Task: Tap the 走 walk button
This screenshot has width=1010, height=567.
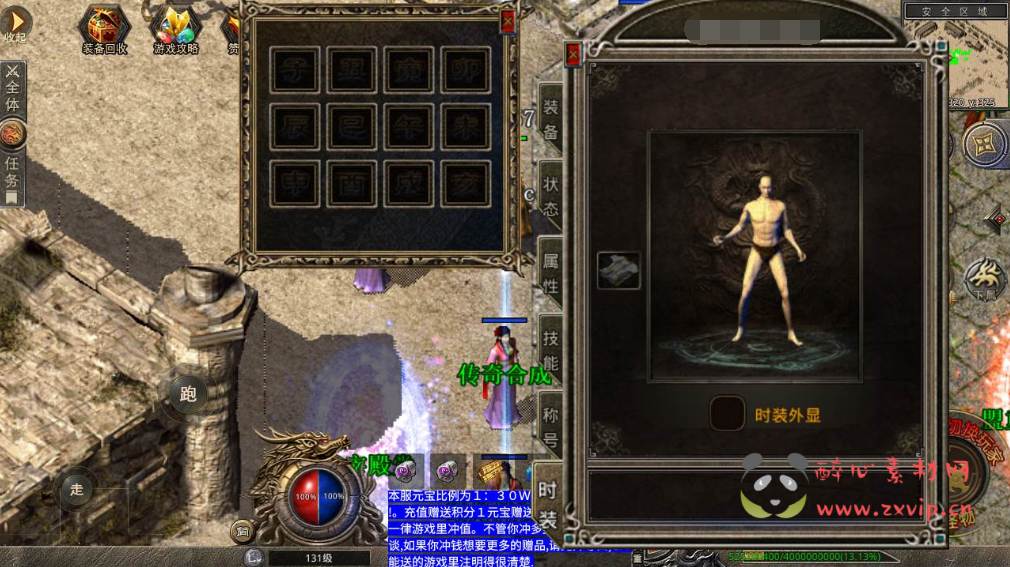Action: tap(76, 490)
